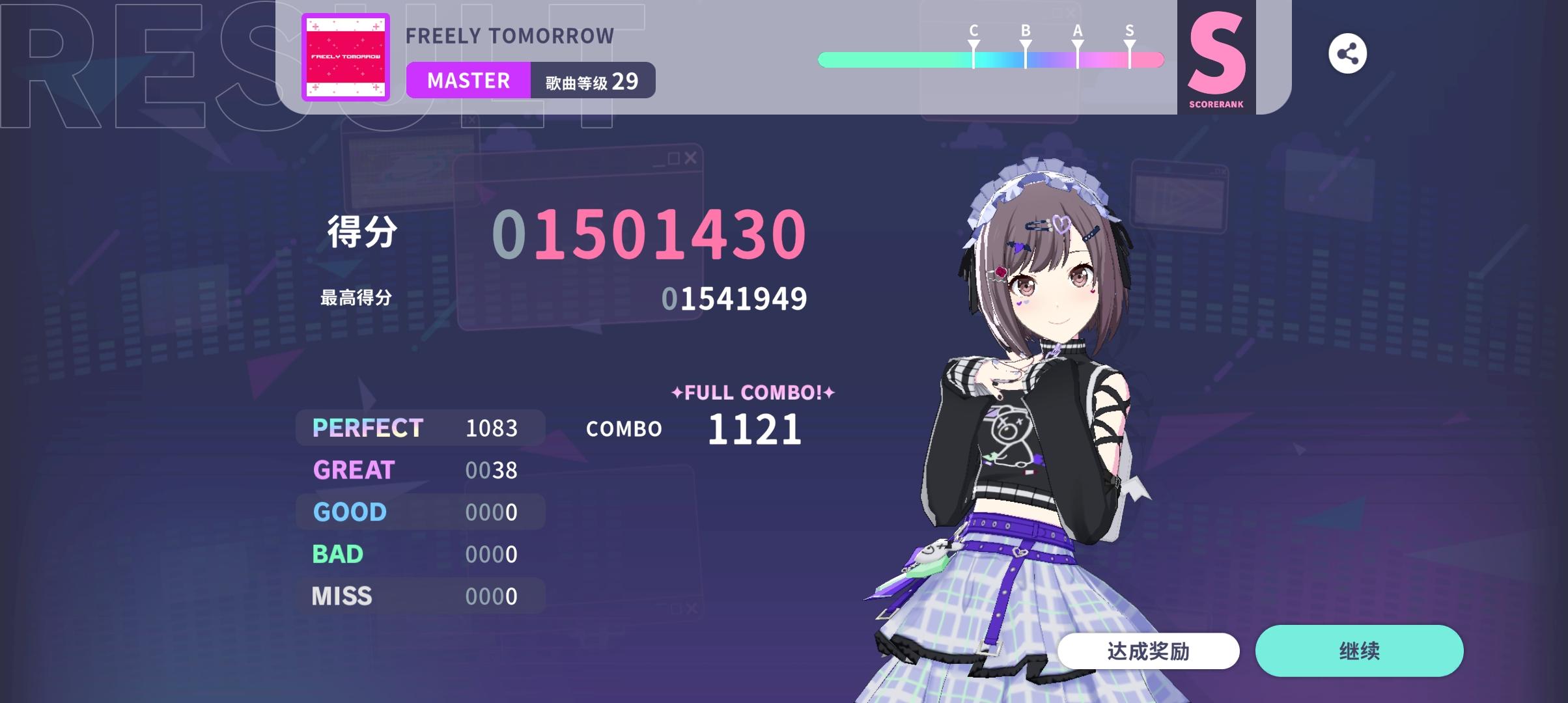Click the B marker on the rank gauge

(x=1024, y=39)
